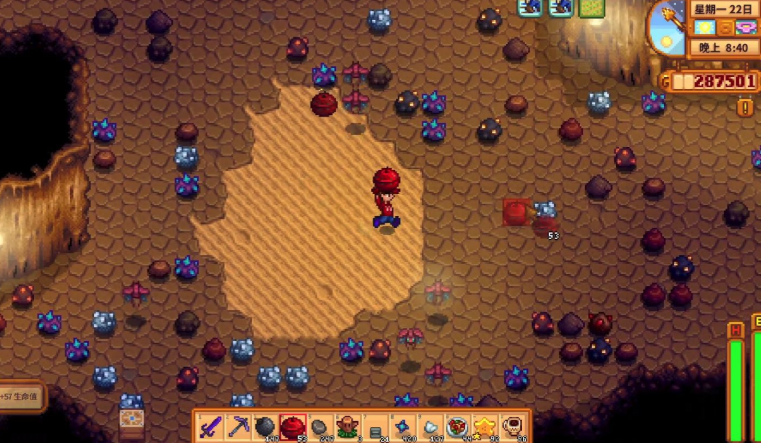The width and height of the screenshot is (761, 443).
Task: Select the green-leafed totem item slot
Action: [348, 427]
